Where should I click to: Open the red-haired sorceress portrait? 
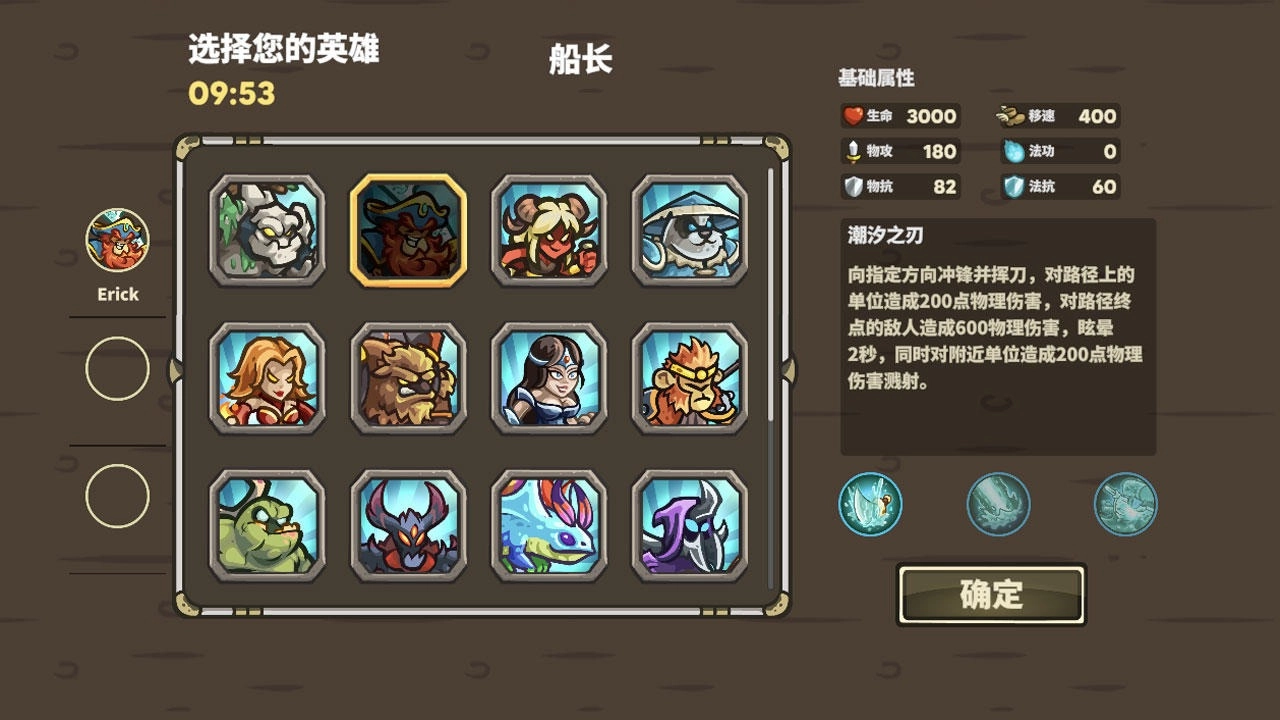[264, 380]
